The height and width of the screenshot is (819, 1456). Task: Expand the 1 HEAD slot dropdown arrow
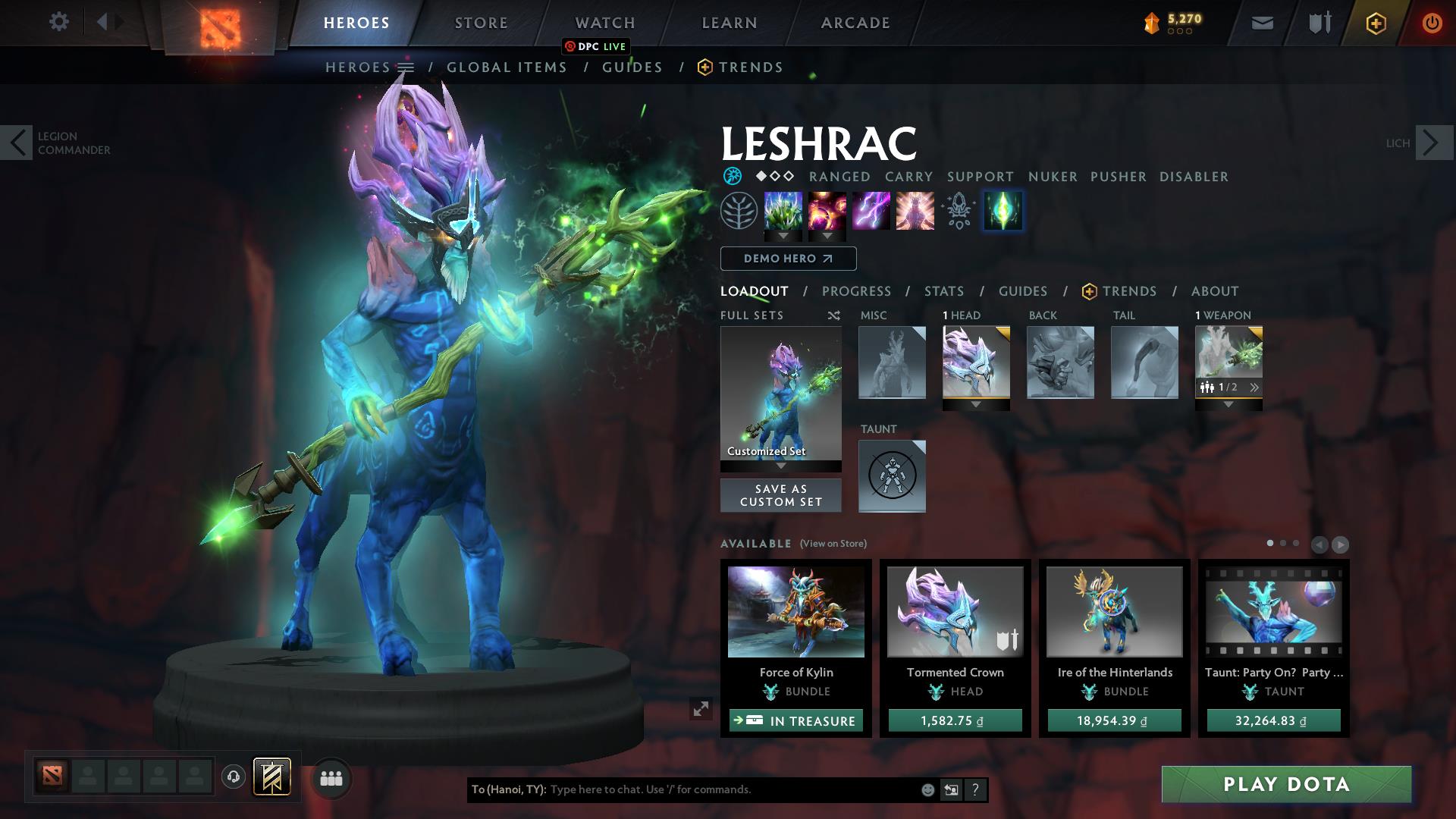(x=976, y=405)
